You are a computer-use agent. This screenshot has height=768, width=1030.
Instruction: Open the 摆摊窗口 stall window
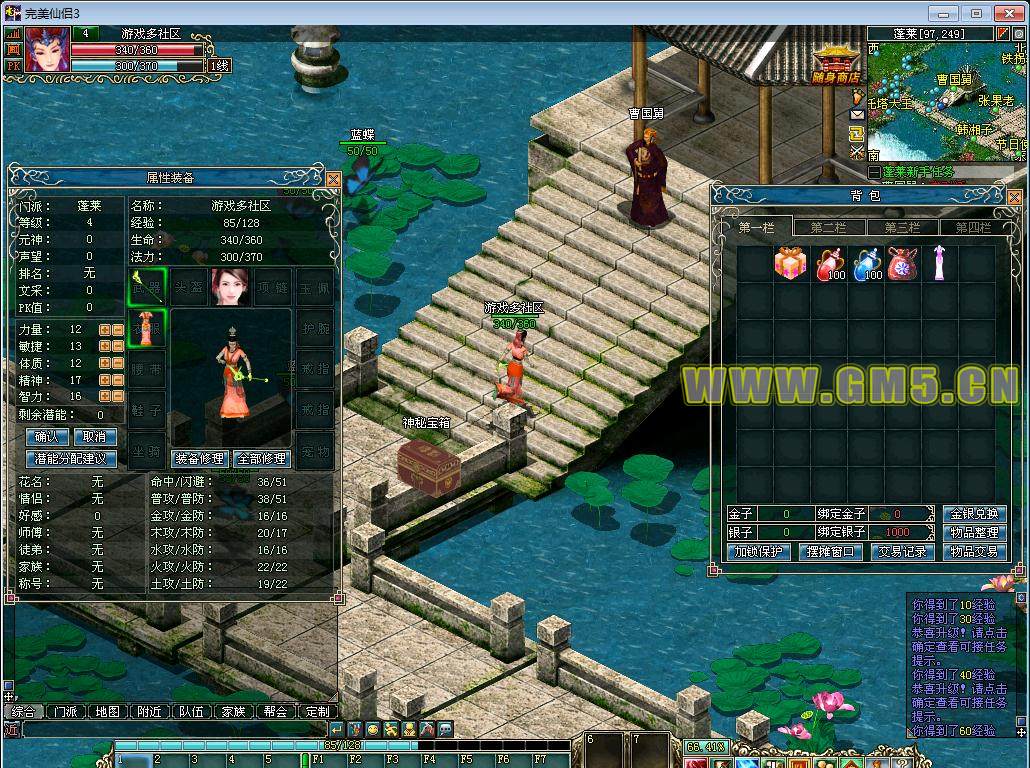pyautogui.click(x=829, y=552)
